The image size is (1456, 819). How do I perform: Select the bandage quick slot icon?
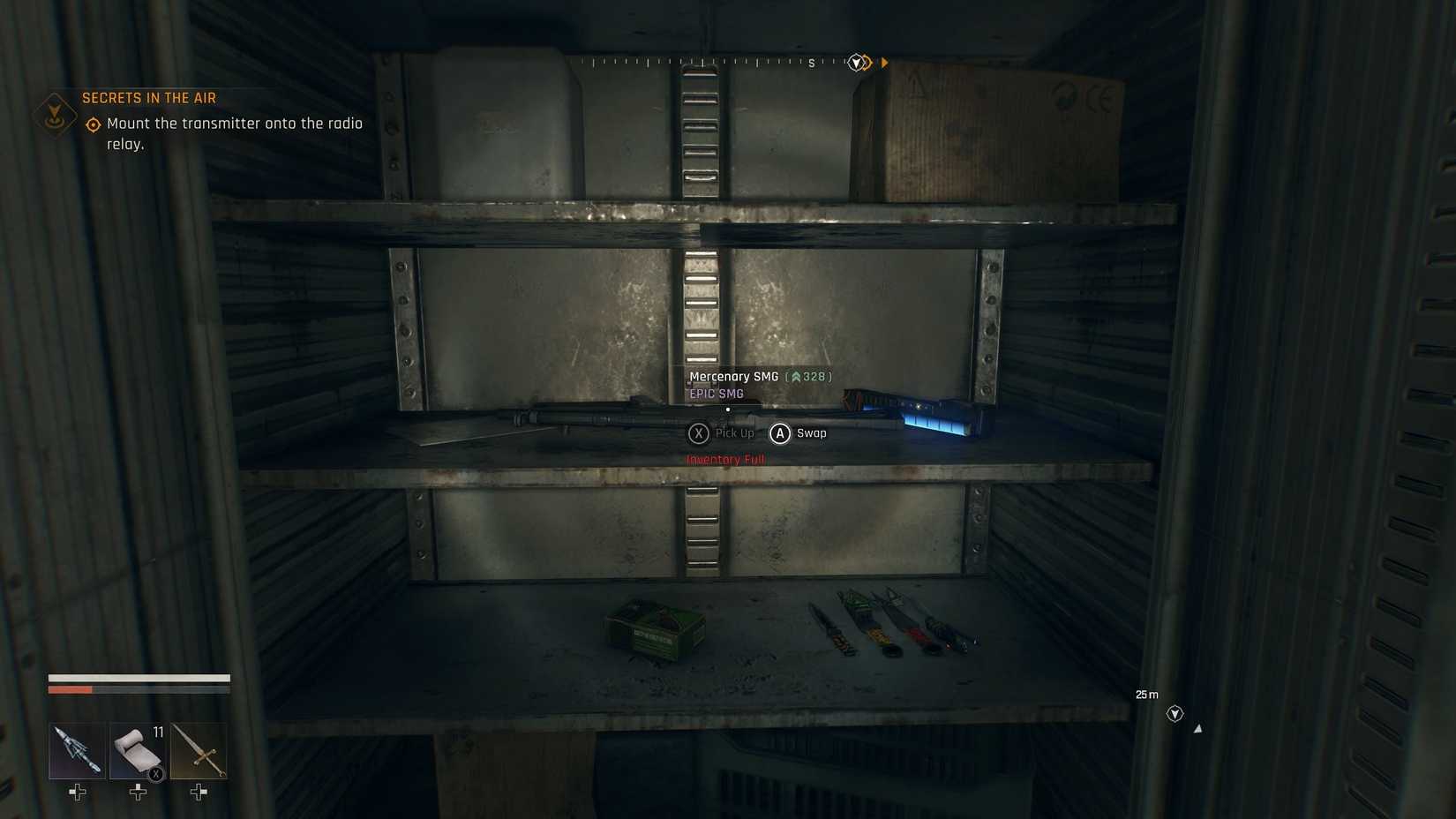138,749
